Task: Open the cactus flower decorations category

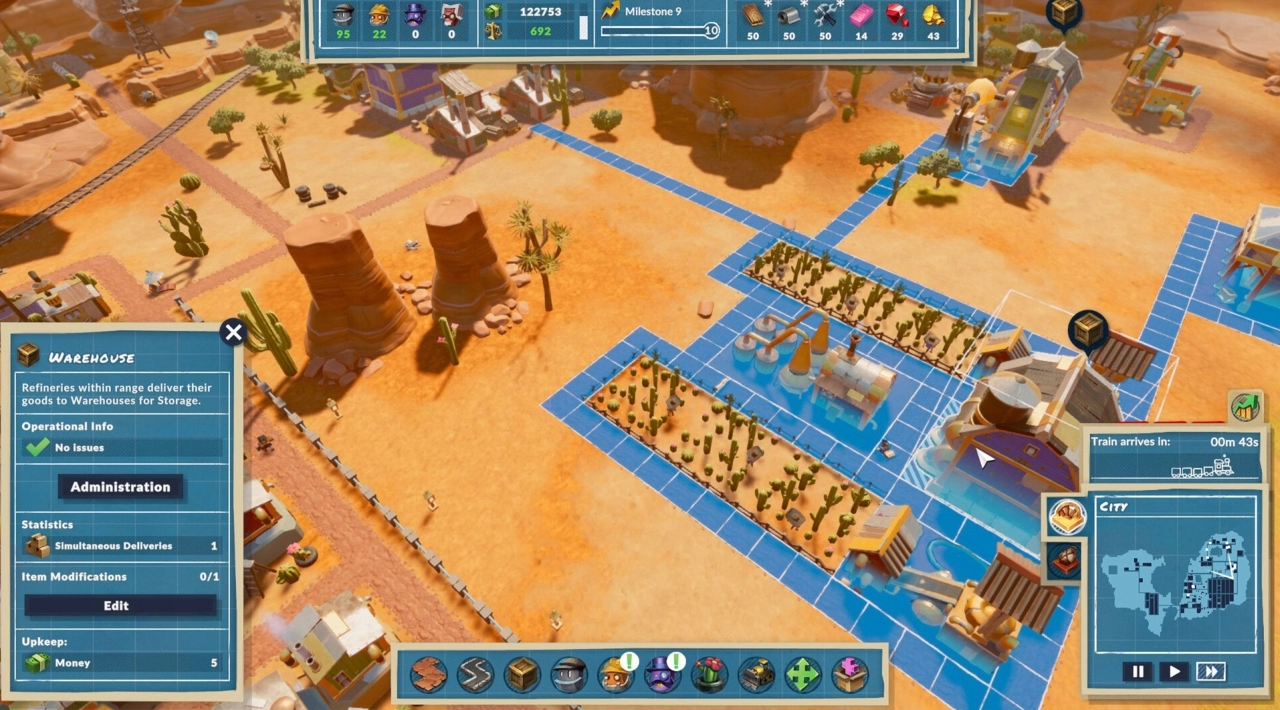Action: pos(709,675)
